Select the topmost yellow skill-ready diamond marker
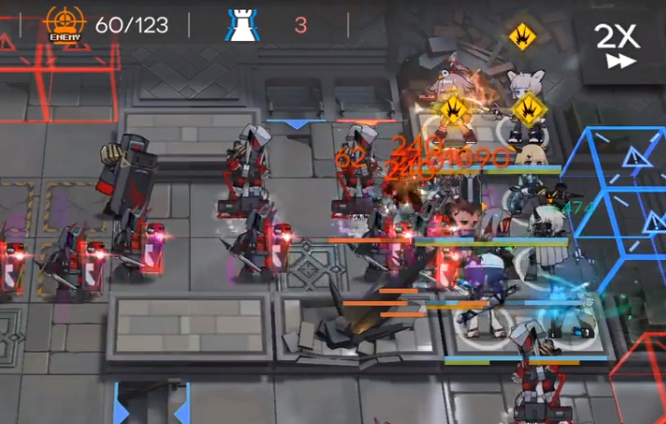 (521, 36)
